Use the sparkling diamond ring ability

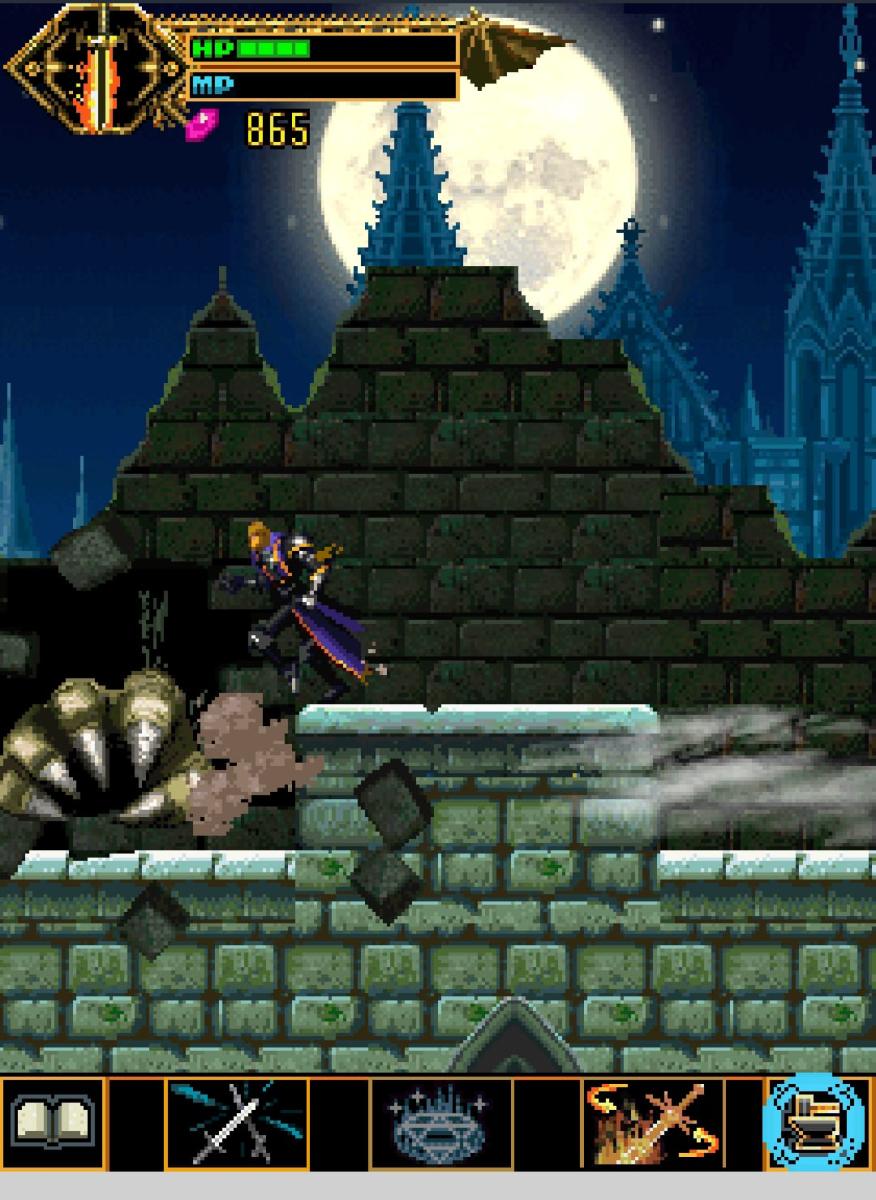(440, 1123)
